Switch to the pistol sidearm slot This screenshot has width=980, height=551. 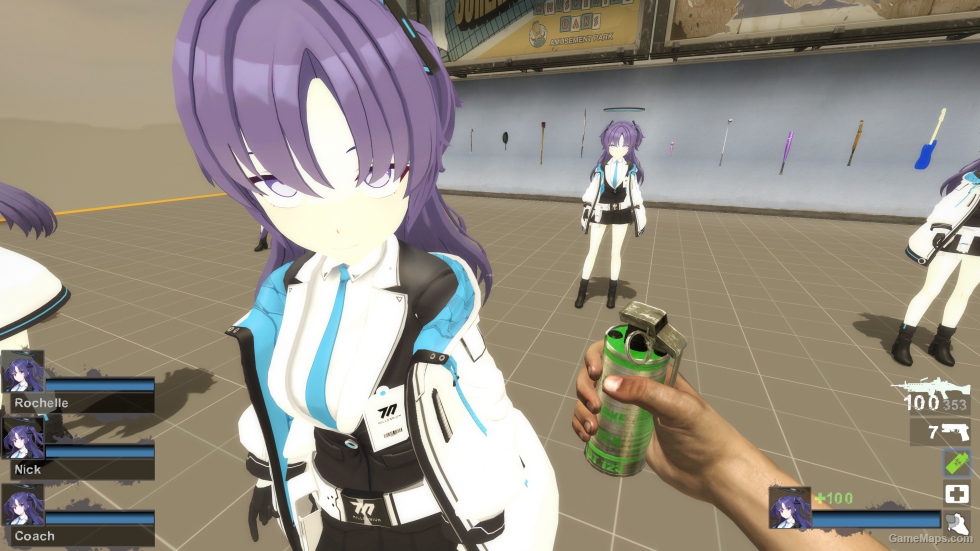pos(946,432)
